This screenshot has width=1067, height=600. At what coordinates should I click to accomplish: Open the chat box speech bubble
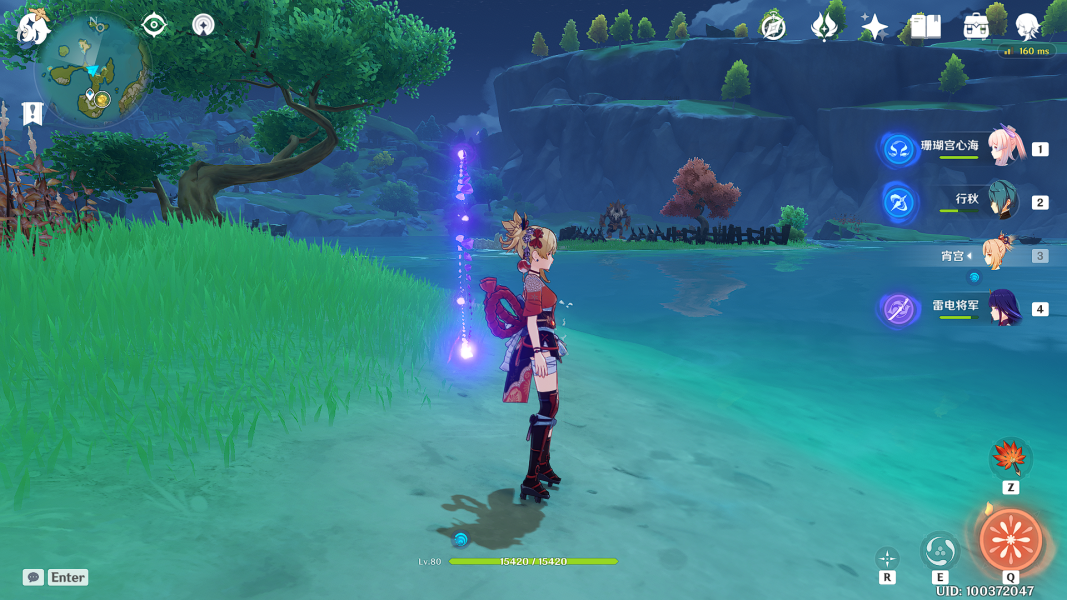[x=34, y=577]
